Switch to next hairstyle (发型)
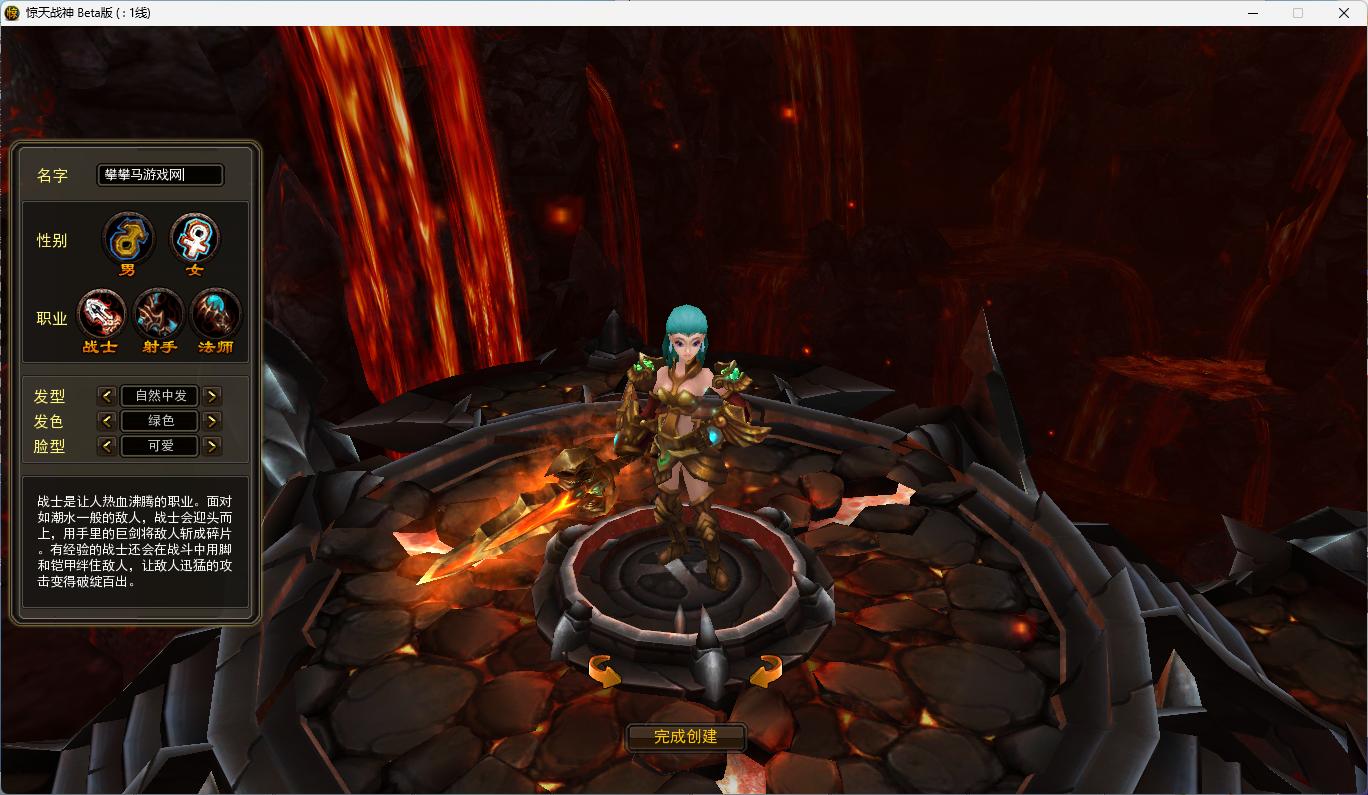This screenshot has height=795, width=1368. click(x=212, y=396)
